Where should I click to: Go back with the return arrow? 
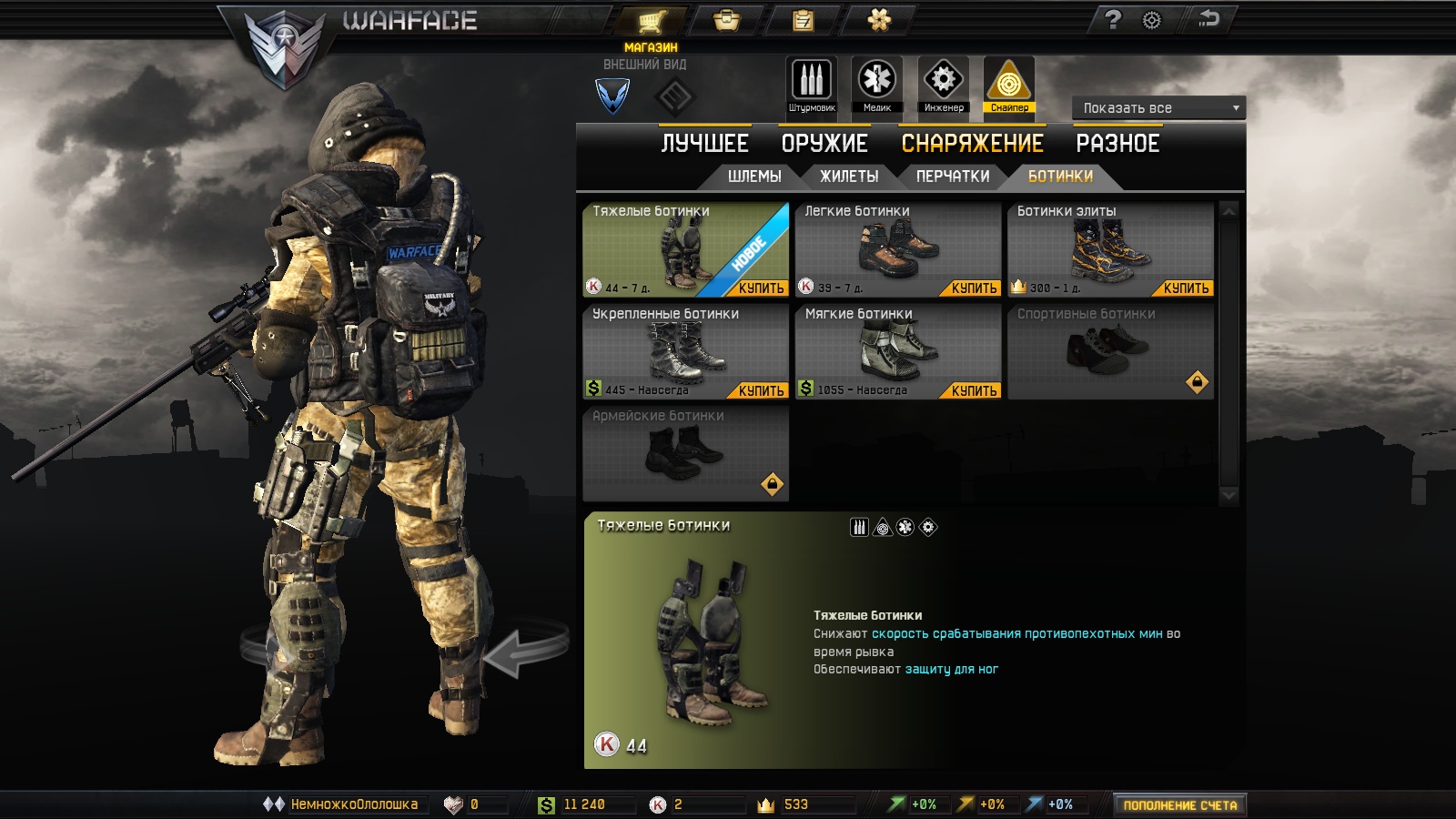click(x=1208, y=19)
